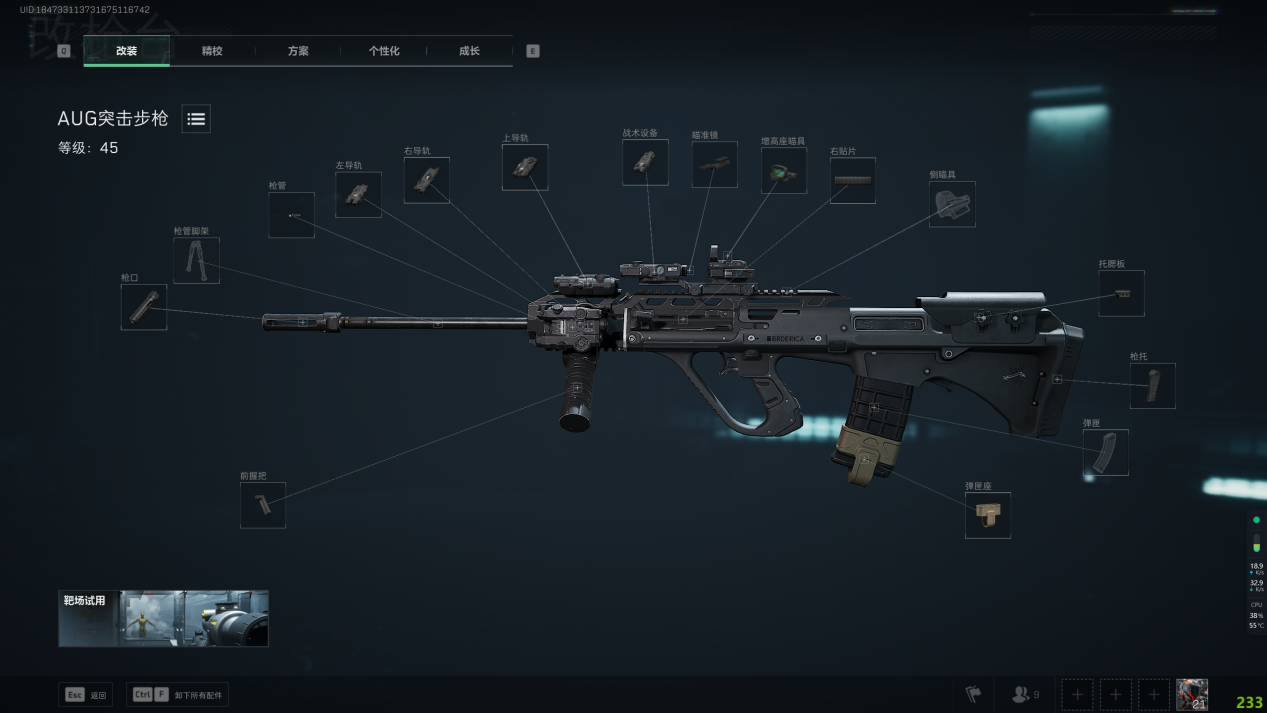Viewport: 1267px width, 713px height.
Task: Open the friends icon in the bottom bar
Action: point(1026,694)
